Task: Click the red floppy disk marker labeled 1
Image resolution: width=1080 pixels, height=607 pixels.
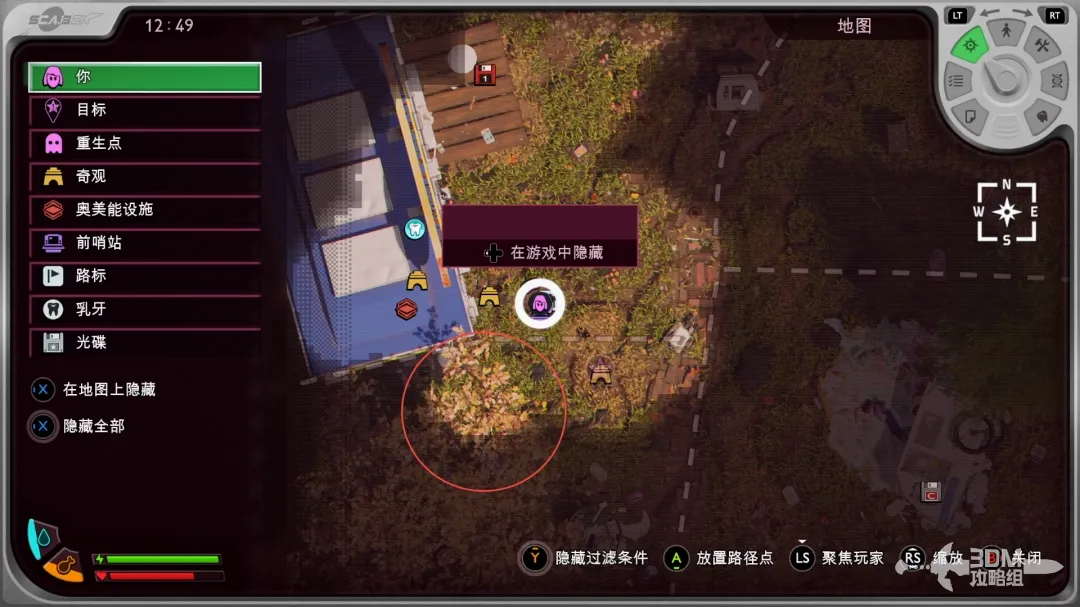Action: [485, 74]
